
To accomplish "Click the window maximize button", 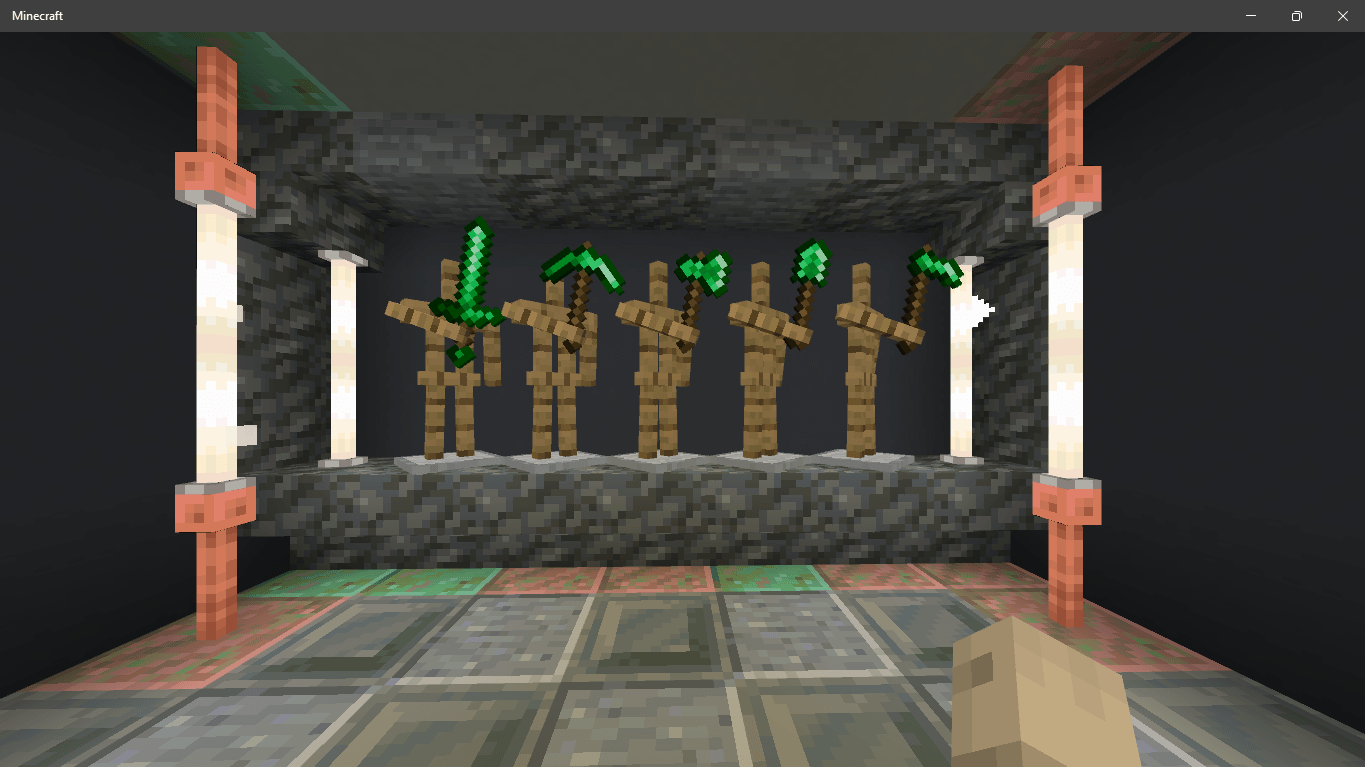I will point(1296,15).
